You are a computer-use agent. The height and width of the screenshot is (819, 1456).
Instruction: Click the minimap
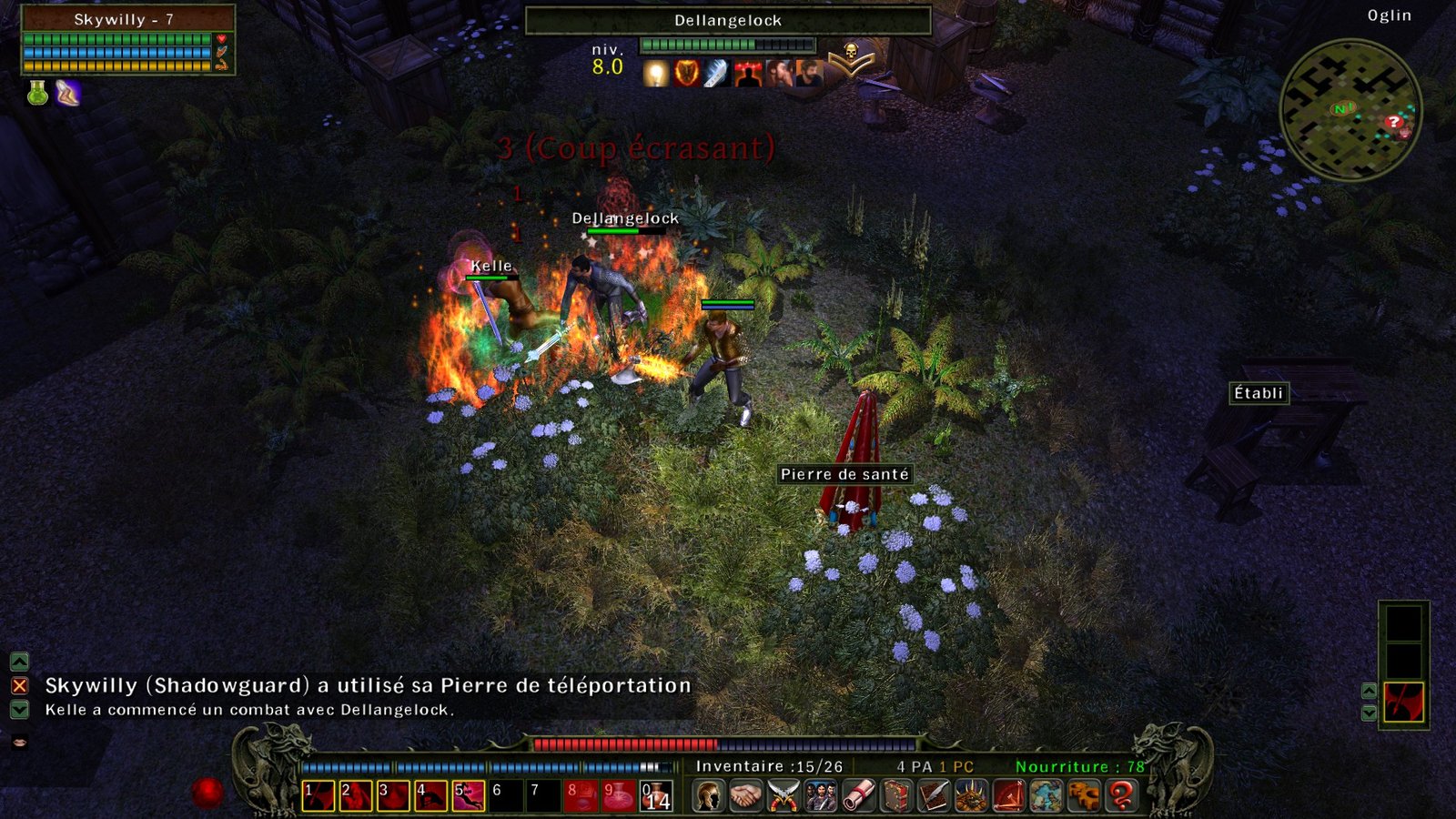click(1350, 110)
